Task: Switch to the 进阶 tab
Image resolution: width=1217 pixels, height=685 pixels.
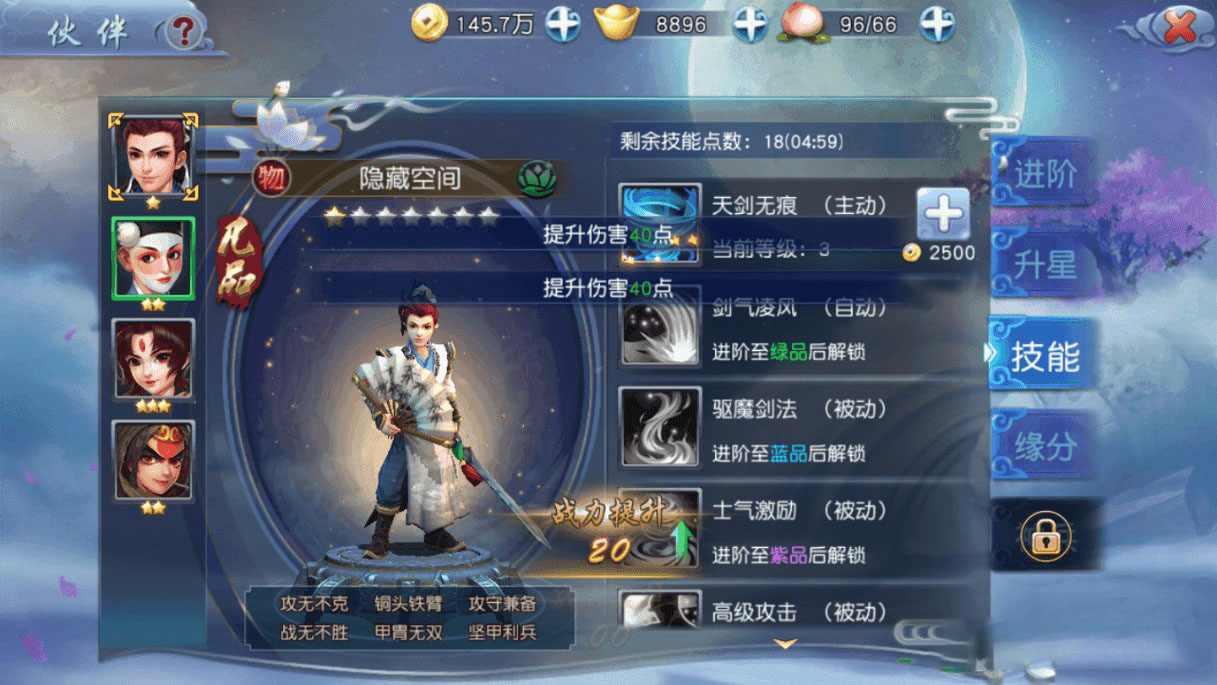Action: pos(1044,175)
